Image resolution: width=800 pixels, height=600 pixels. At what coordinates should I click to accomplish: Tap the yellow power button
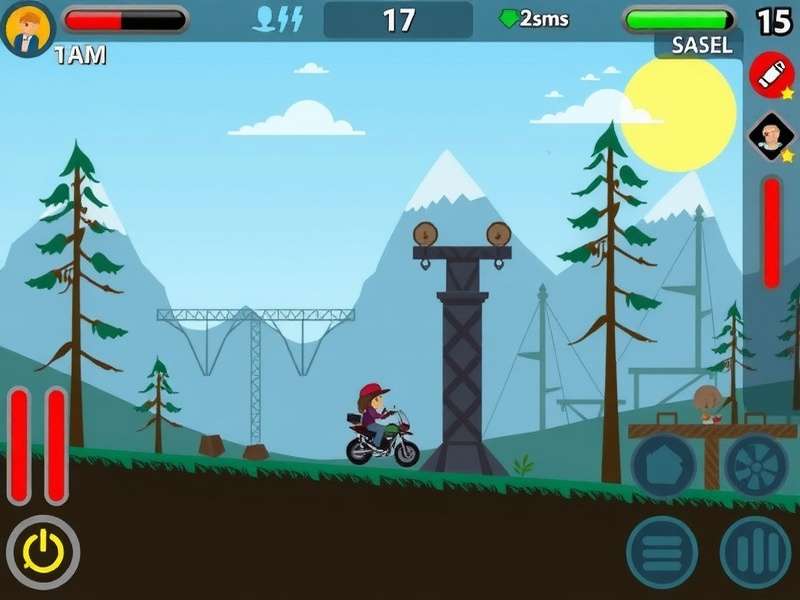43,552
